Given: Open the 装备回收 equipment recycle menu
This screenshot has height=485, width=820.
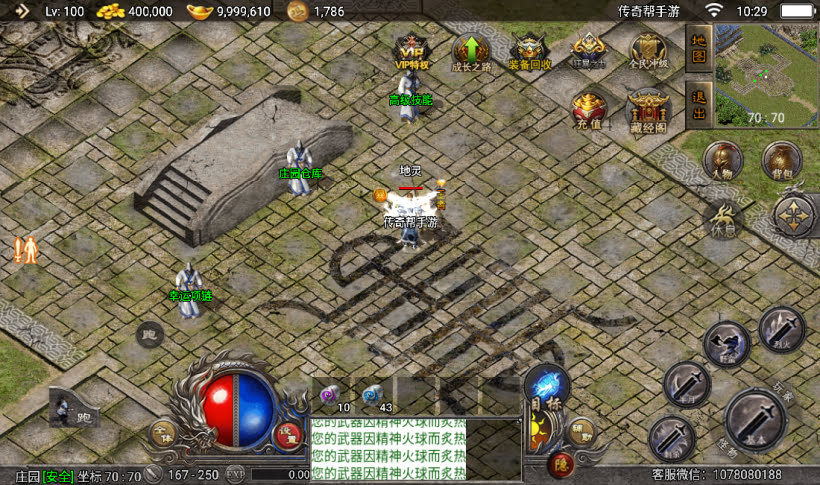Looking at the screenshot, I should (529, 52).
